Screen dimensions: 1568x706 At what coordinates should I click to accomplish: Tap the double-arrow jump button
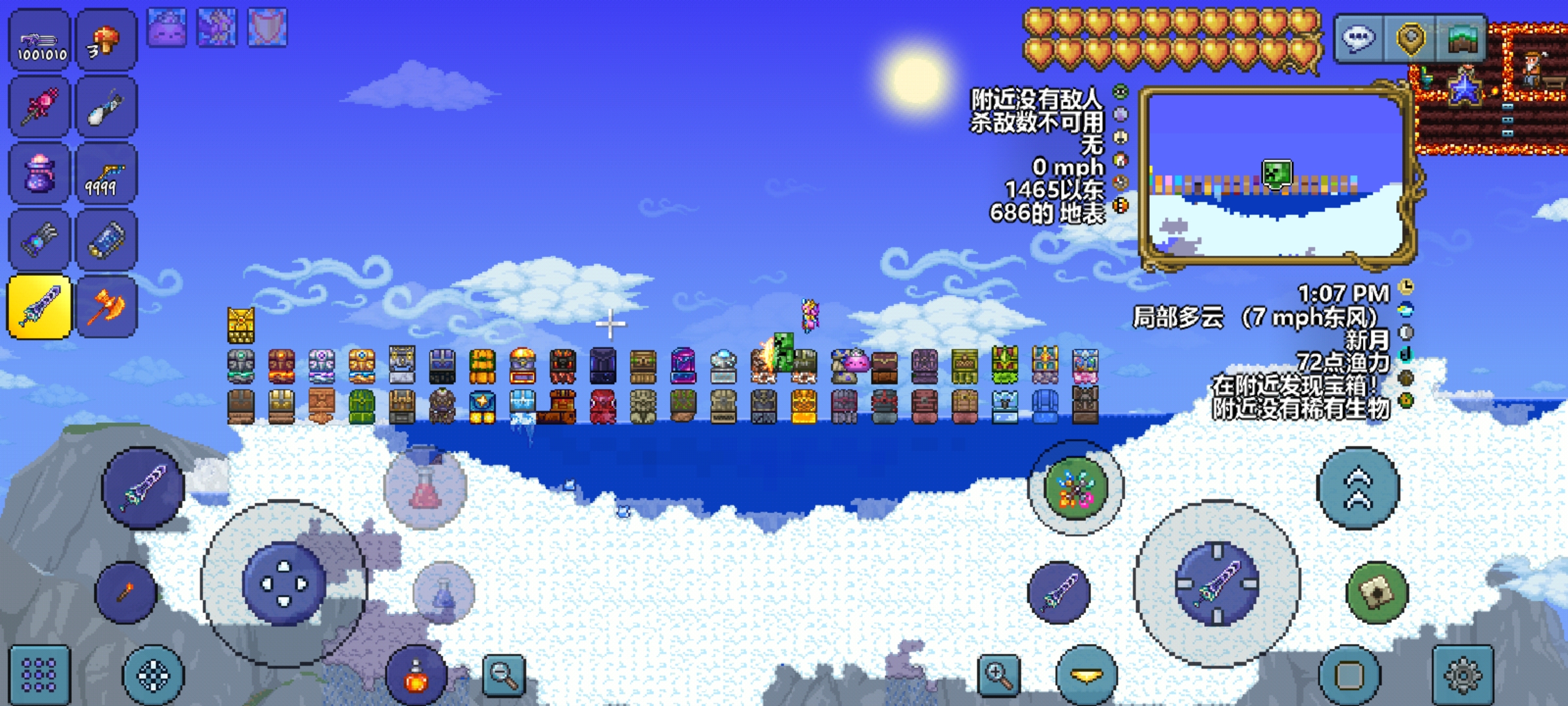[1358, 488]
